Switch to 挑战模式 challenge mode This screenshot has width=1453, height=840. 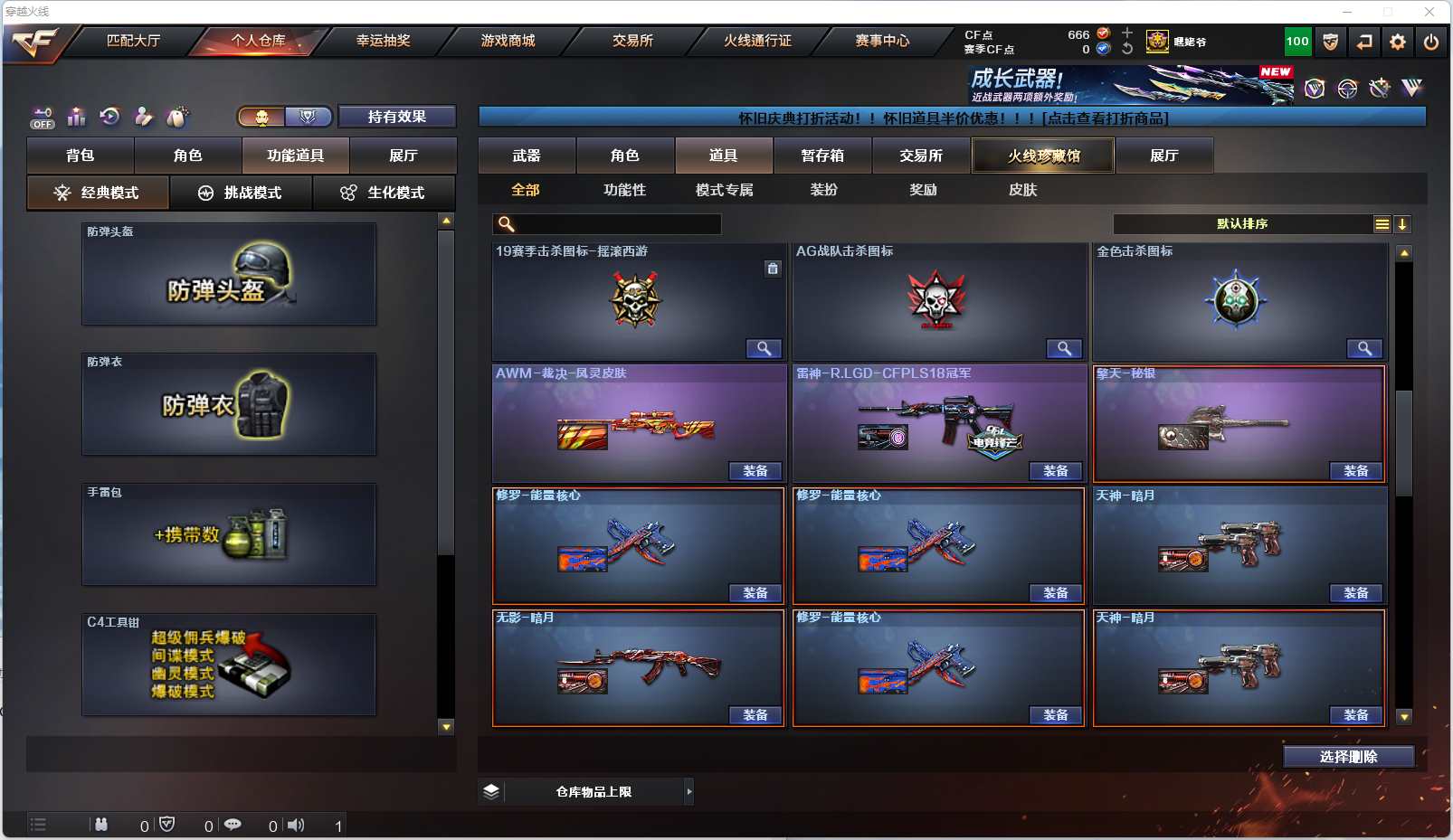pos(241,193)
